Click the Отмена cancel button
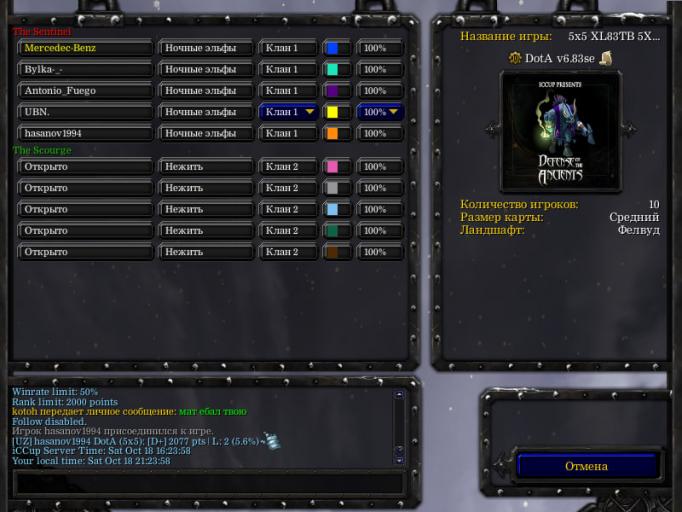The width and height of the screenshot is (682, 512). click(x=586, y=466)
